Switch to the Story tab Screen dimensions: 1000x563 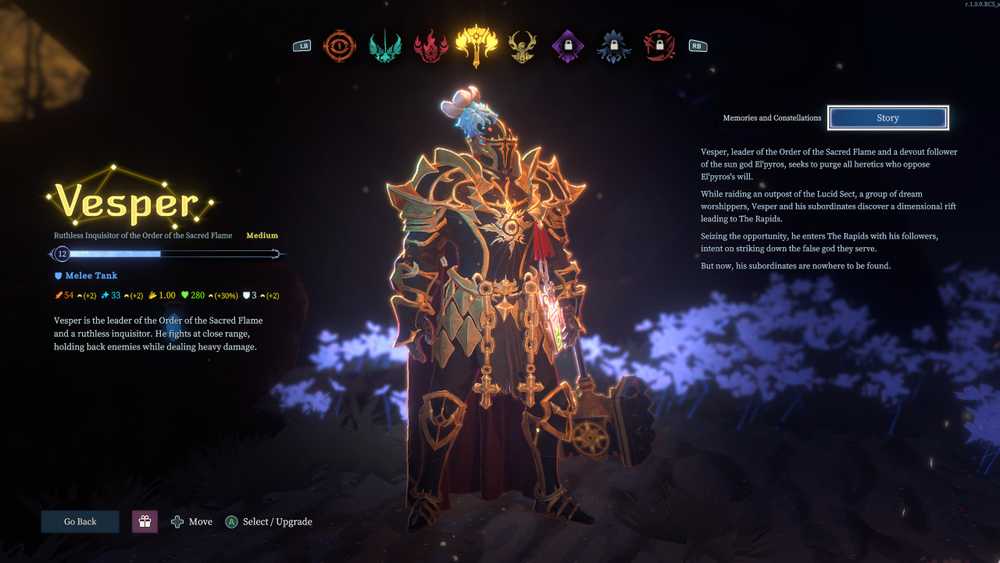tap(887, 118)
